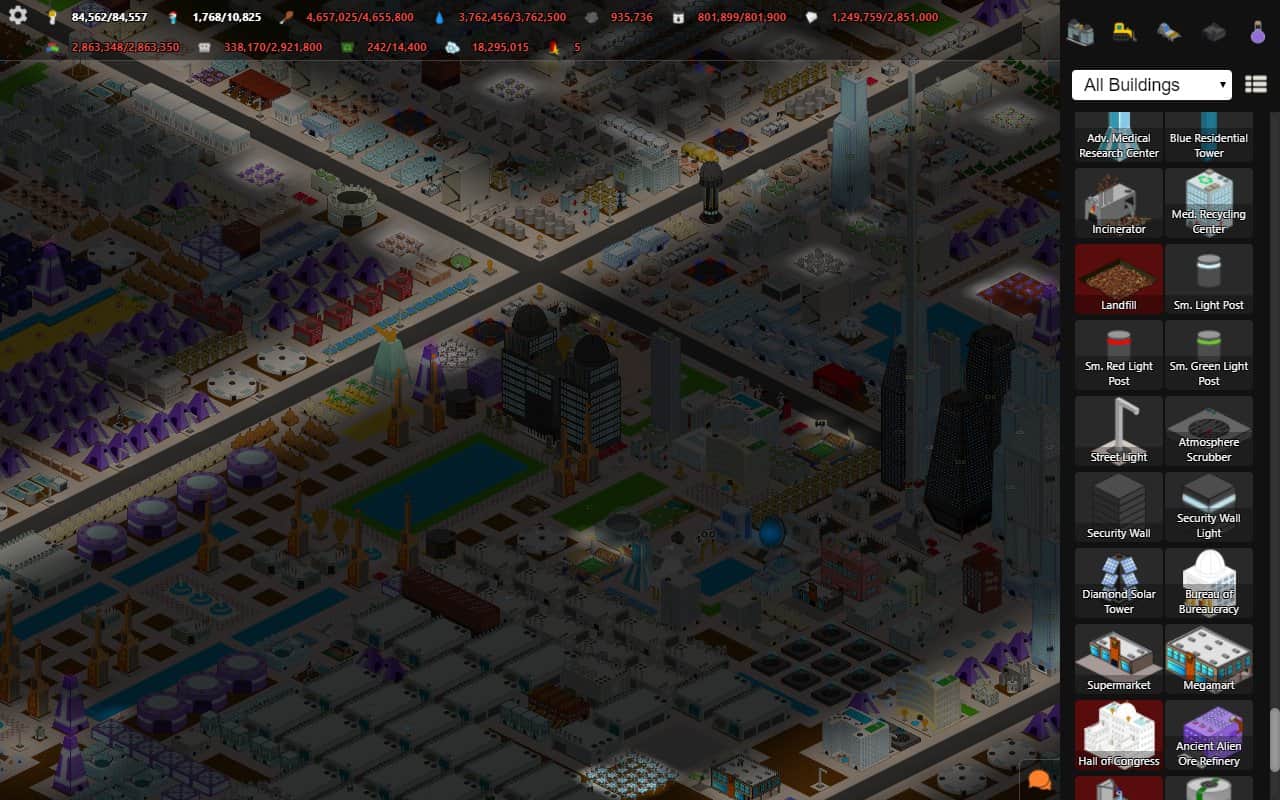Select the buildings tool icon

(1080, 32)
